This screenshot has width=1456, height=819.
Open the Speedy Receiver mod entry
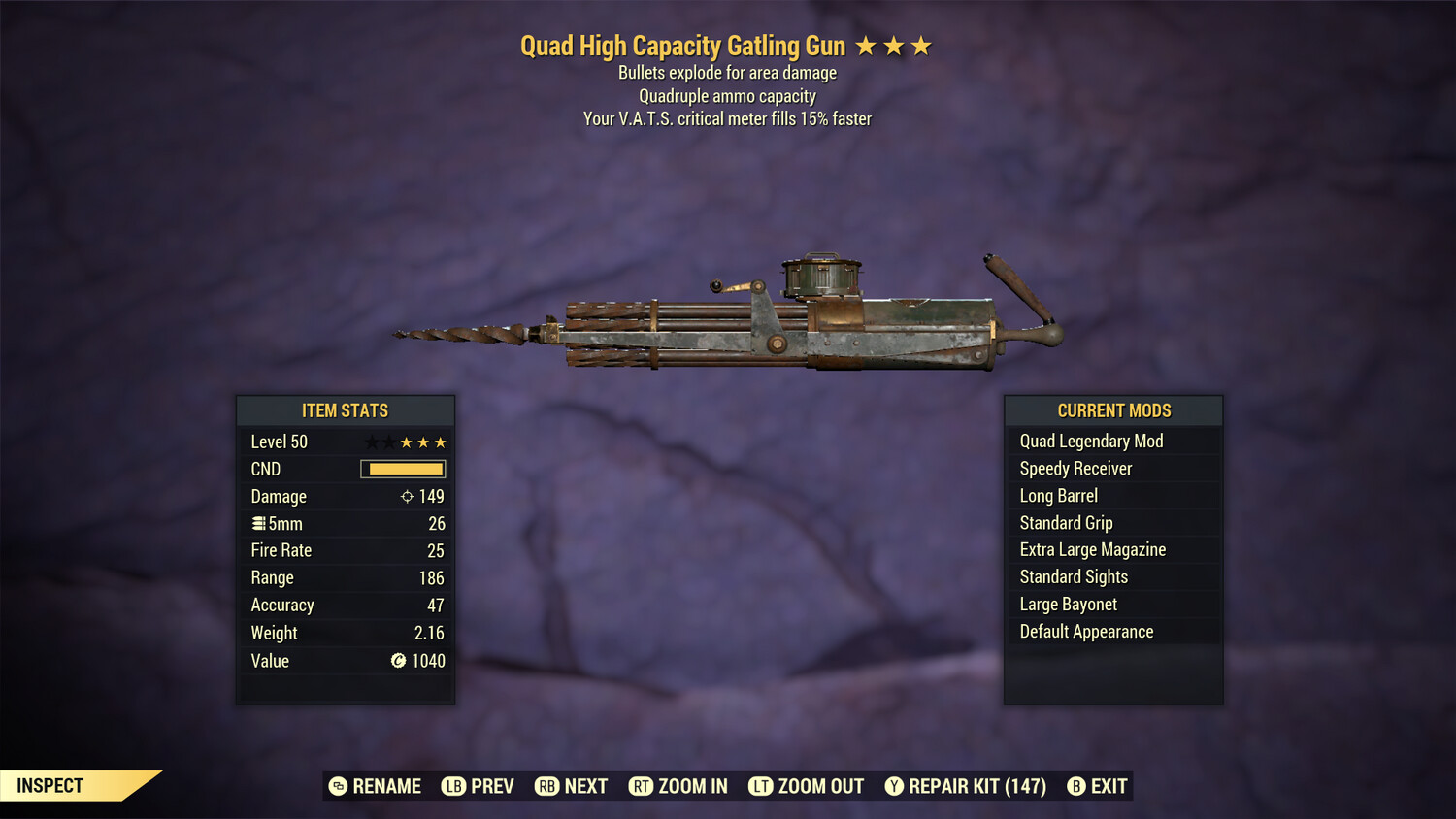click(x=1075, y=468)
